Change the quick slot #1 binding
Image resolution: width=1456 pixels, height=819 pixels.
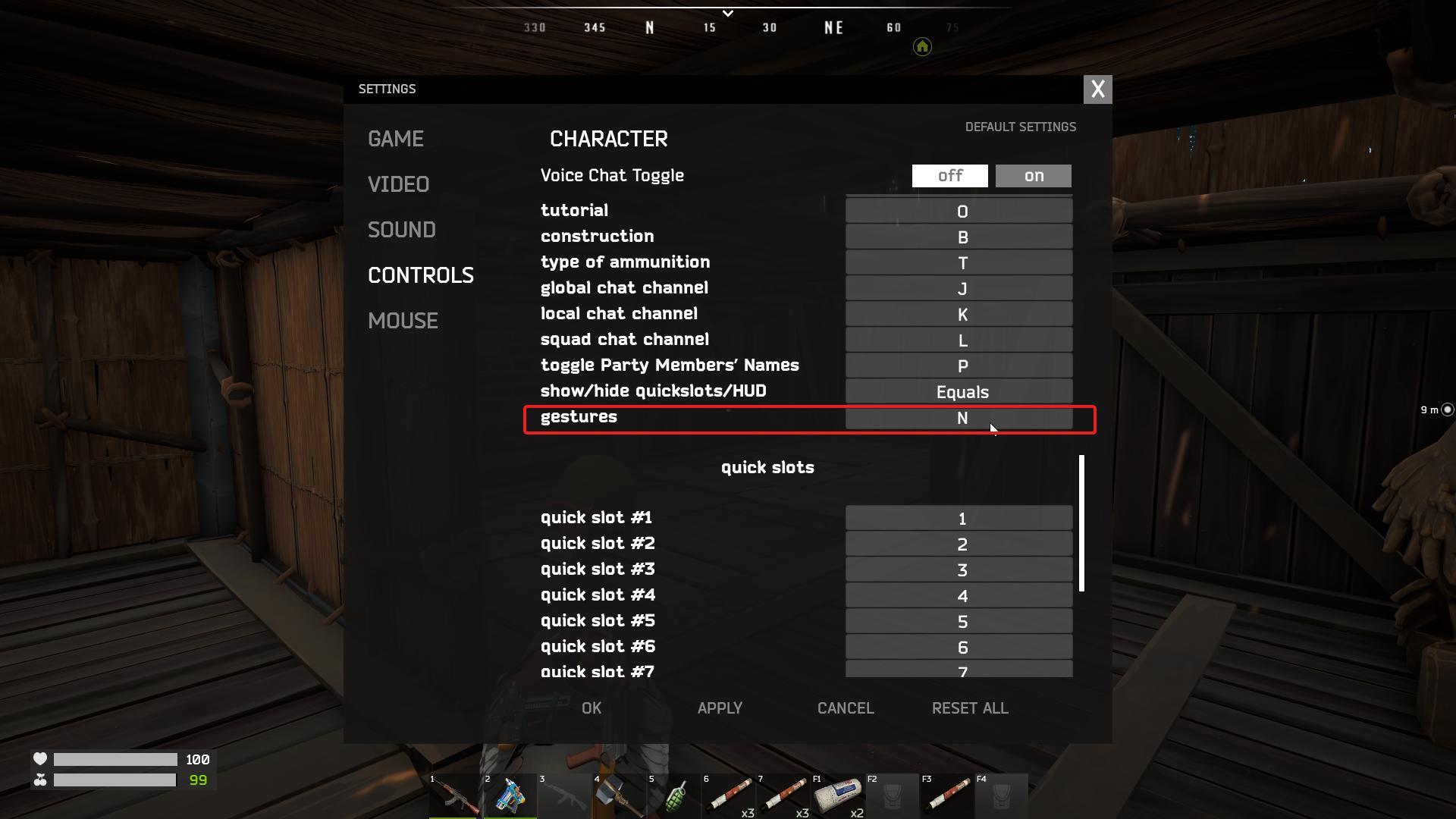point(959,518)
